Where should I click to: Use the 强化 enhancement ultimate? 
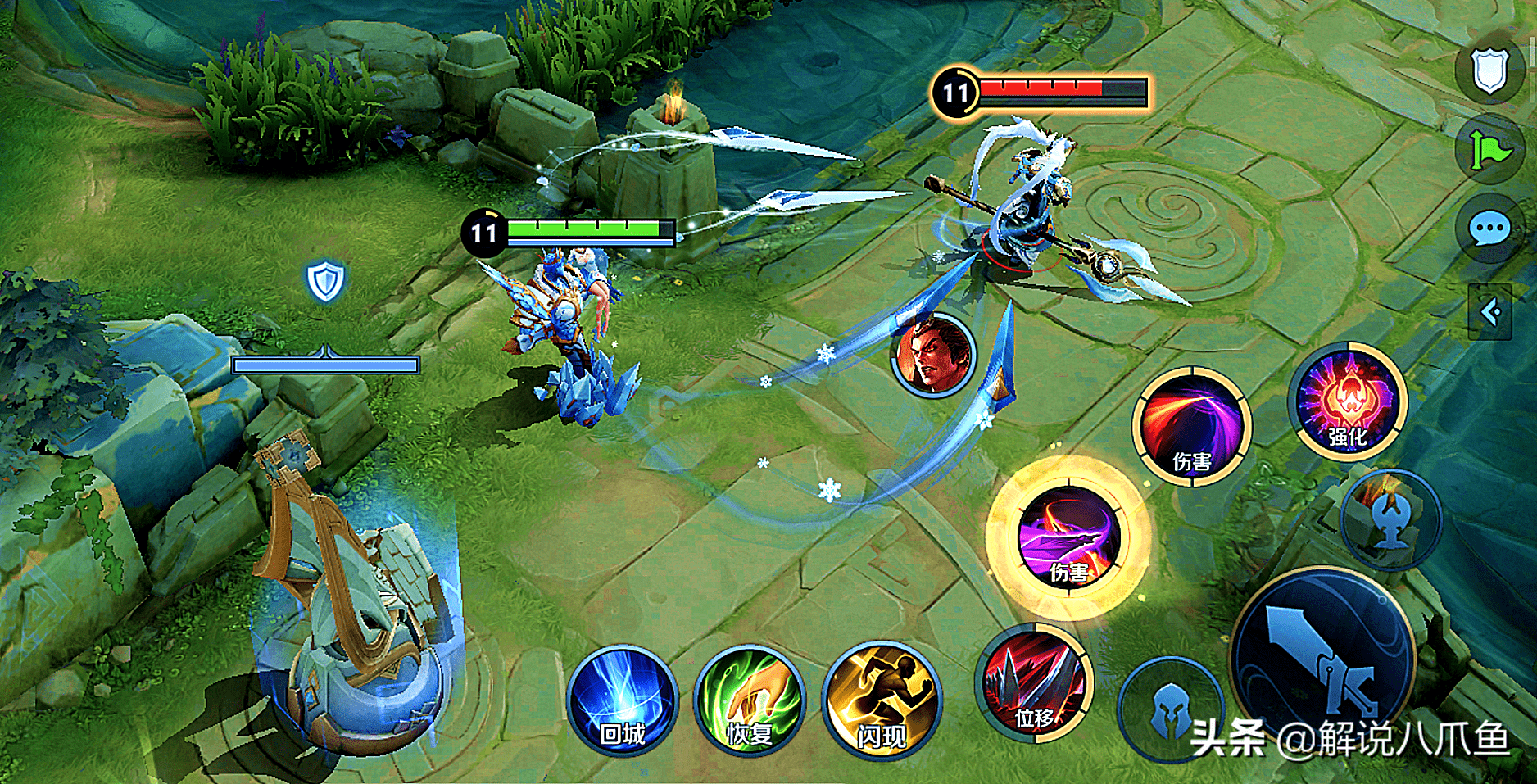(1348, 401)
